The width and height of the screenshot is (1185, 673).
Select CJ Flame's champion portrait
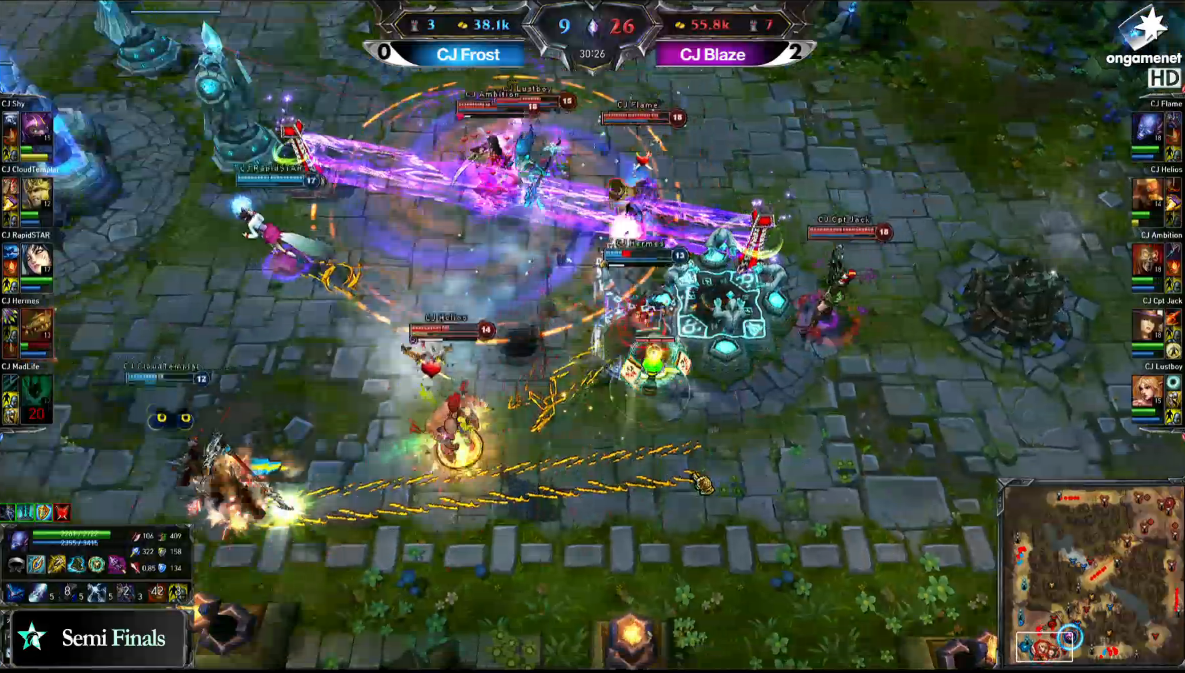click(x=1148, y=127)
